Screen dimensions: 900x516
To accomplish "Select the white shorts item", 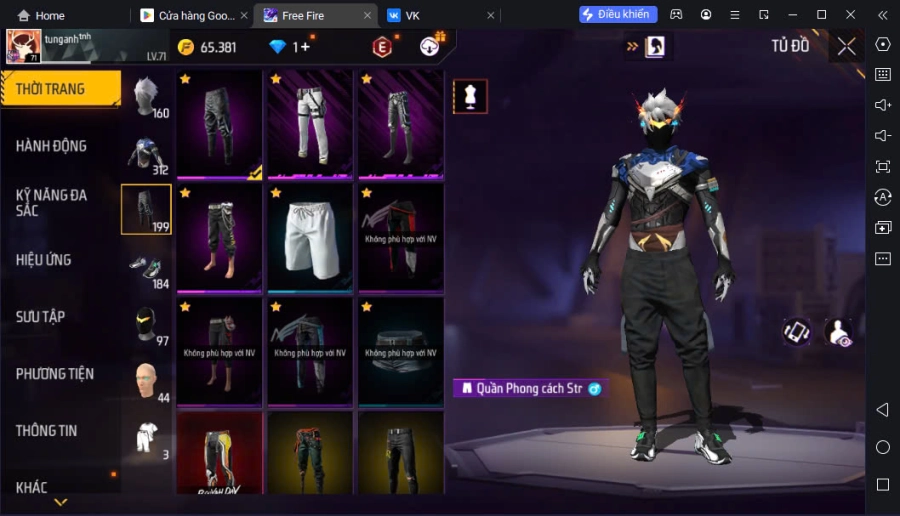I will click(309, 237).
